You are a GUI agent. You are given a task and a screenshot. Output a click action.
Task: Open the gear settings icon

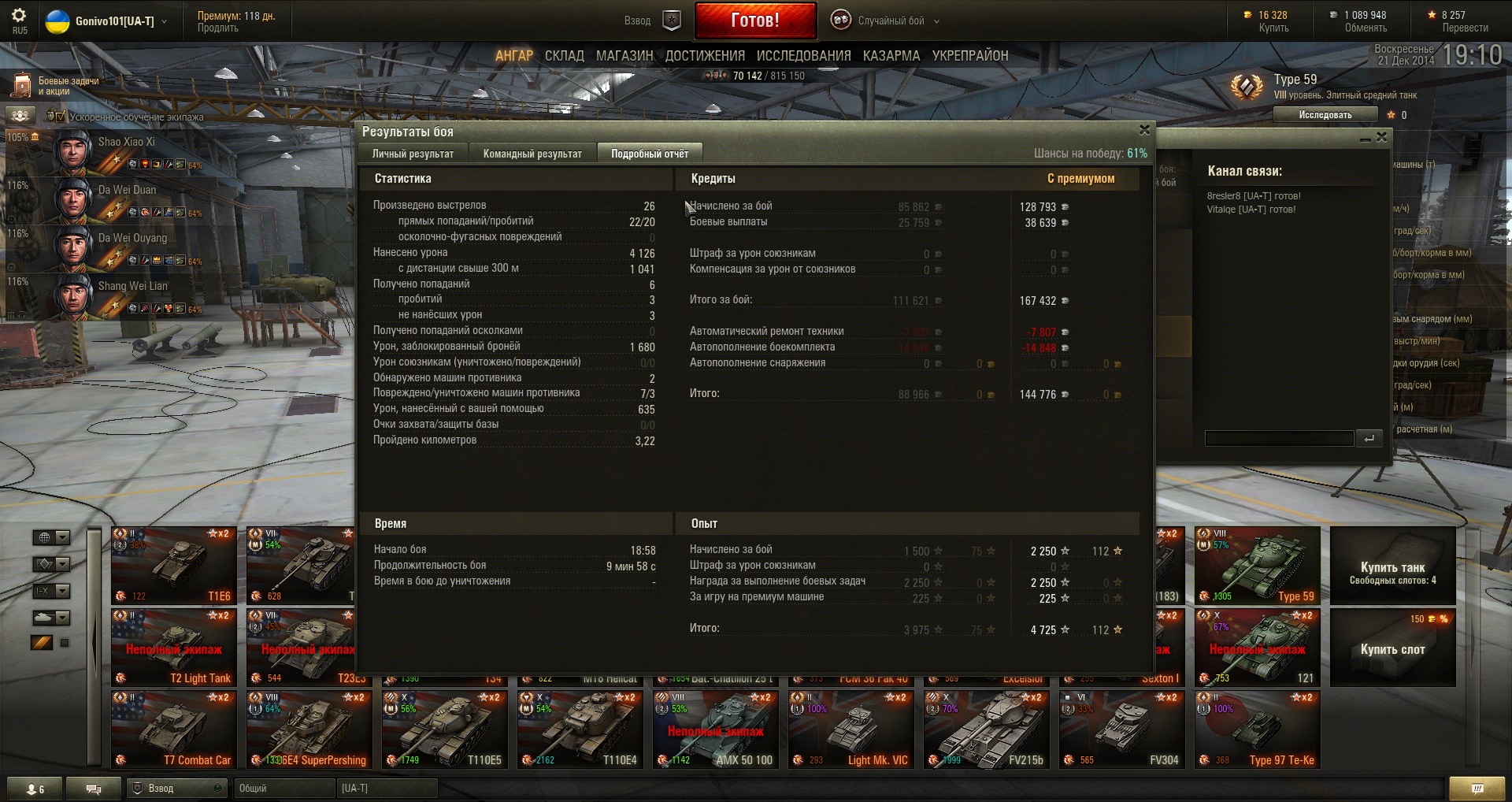(20, 16)
